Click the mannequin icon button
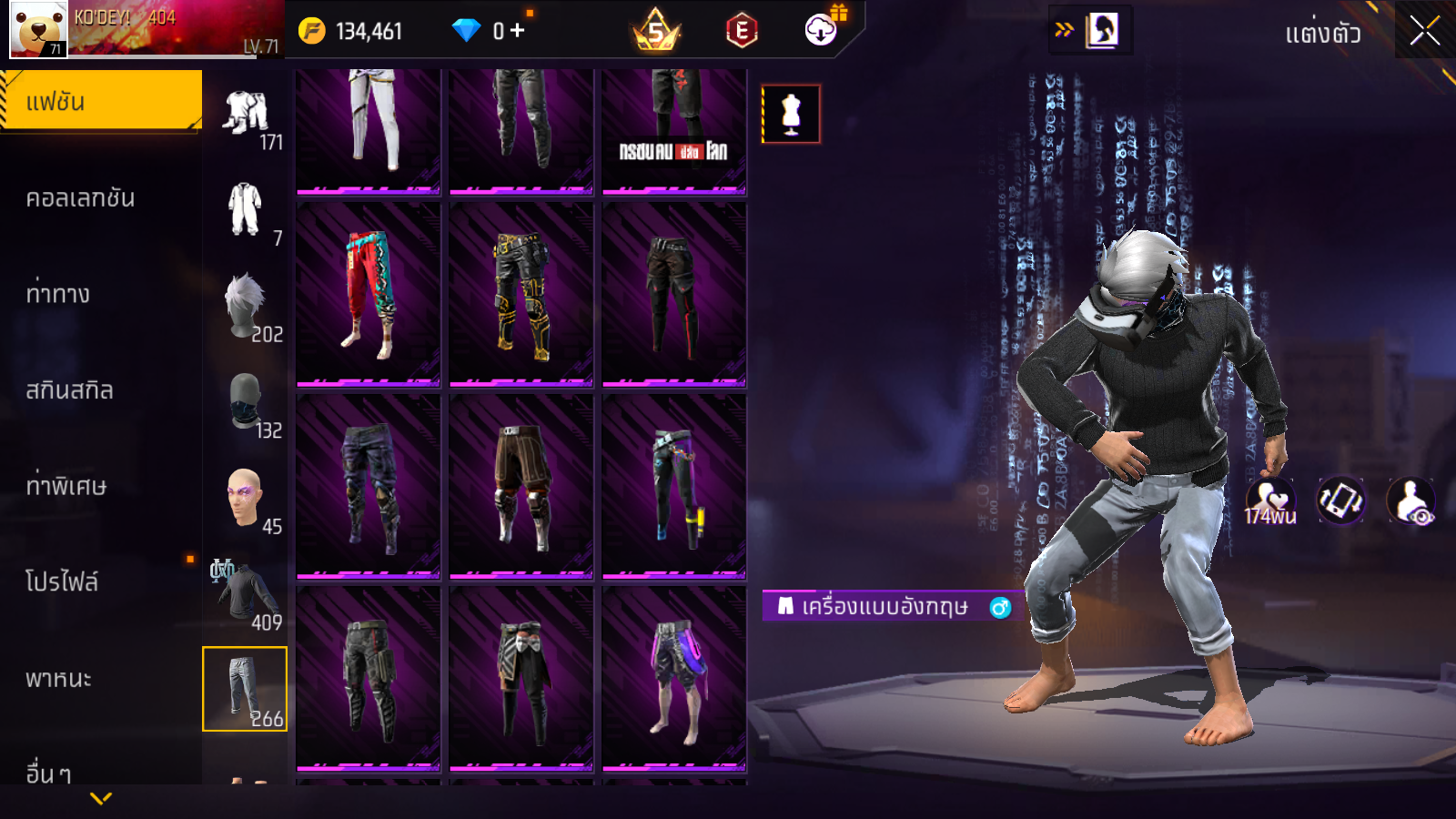 pyautogui.click(x=791, y=114)
